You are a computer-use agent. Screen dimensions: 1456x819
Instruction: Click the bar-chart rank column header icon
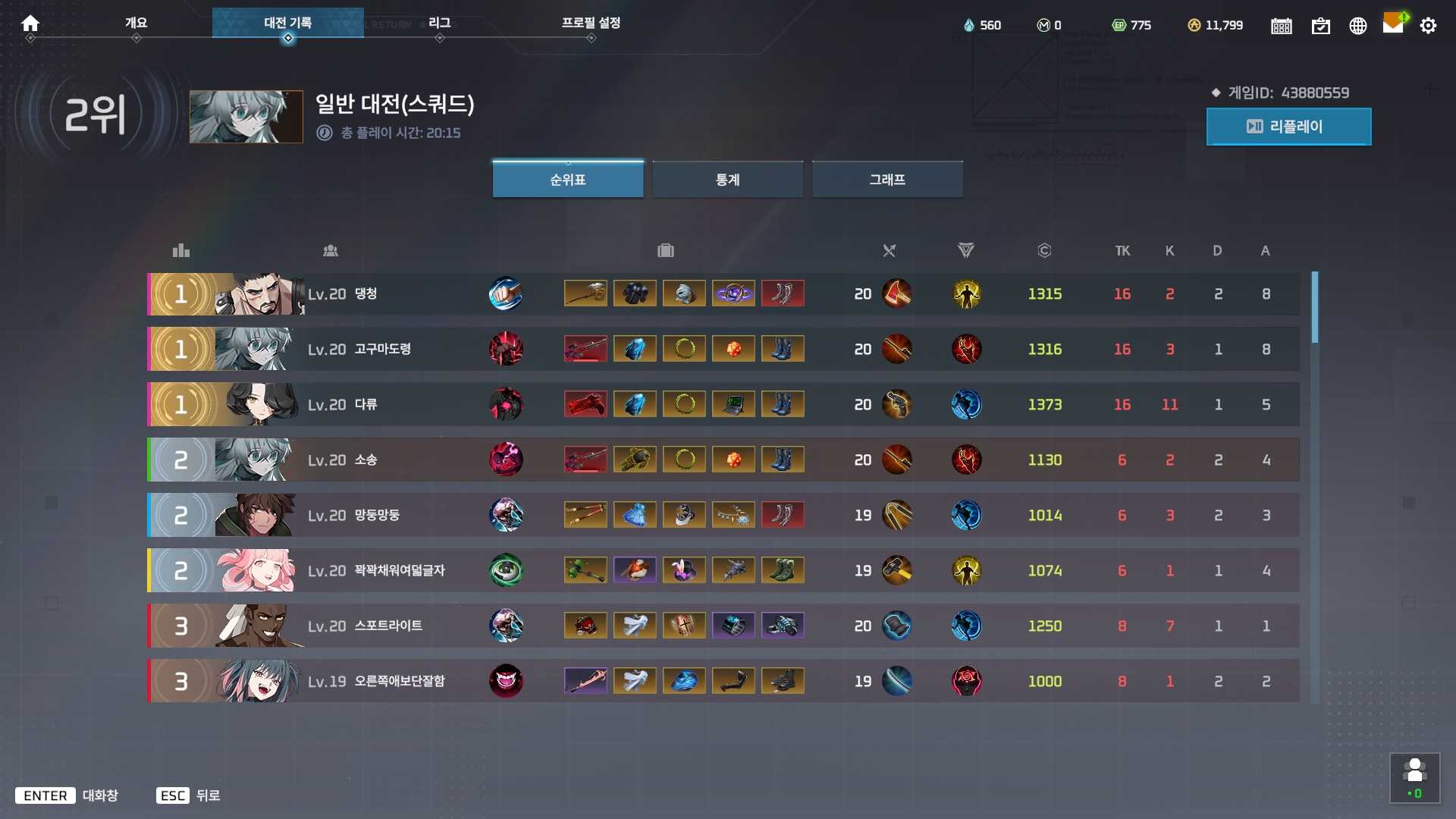coord(180,250)
